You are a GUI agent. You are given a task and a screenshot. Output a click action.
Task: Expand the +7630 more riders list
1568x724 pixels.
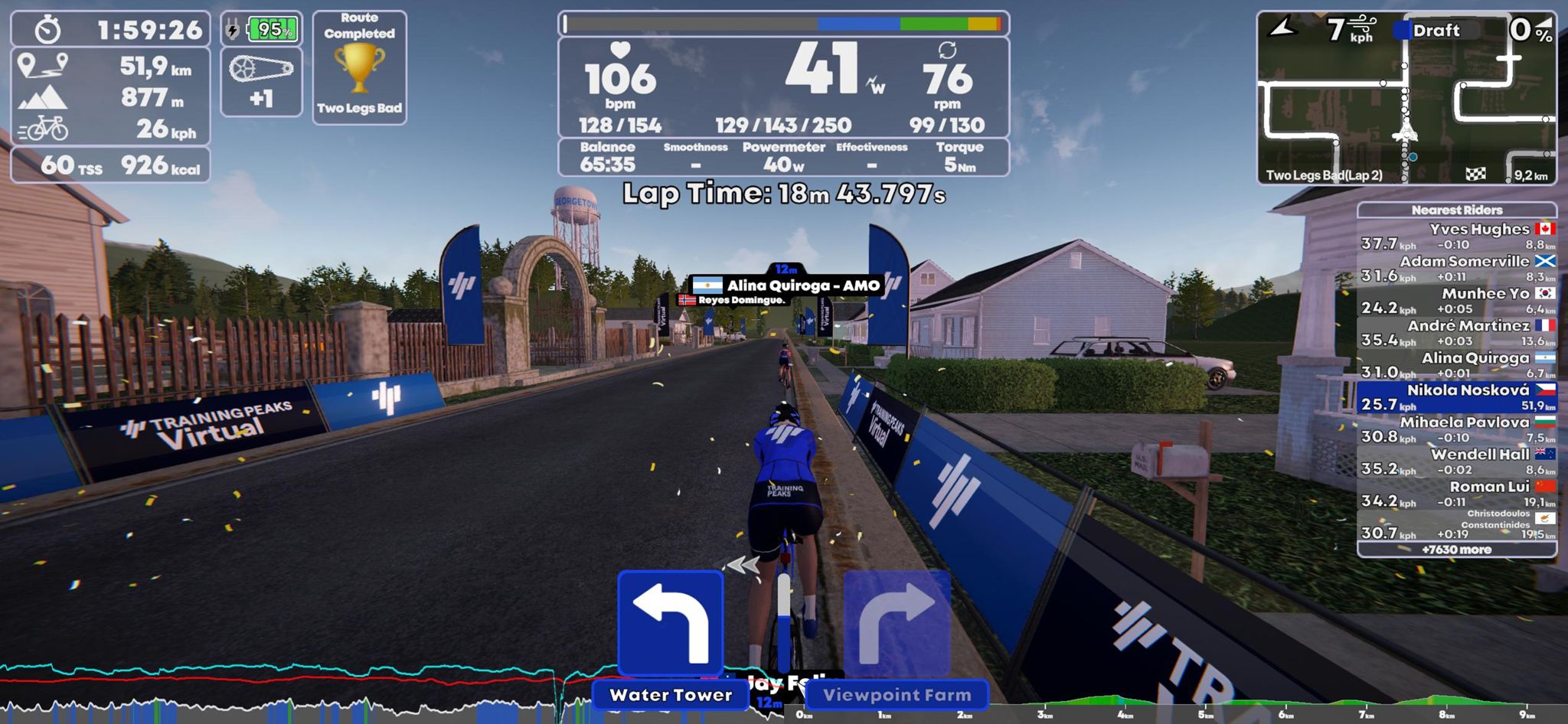click(x=1457, y=550)
